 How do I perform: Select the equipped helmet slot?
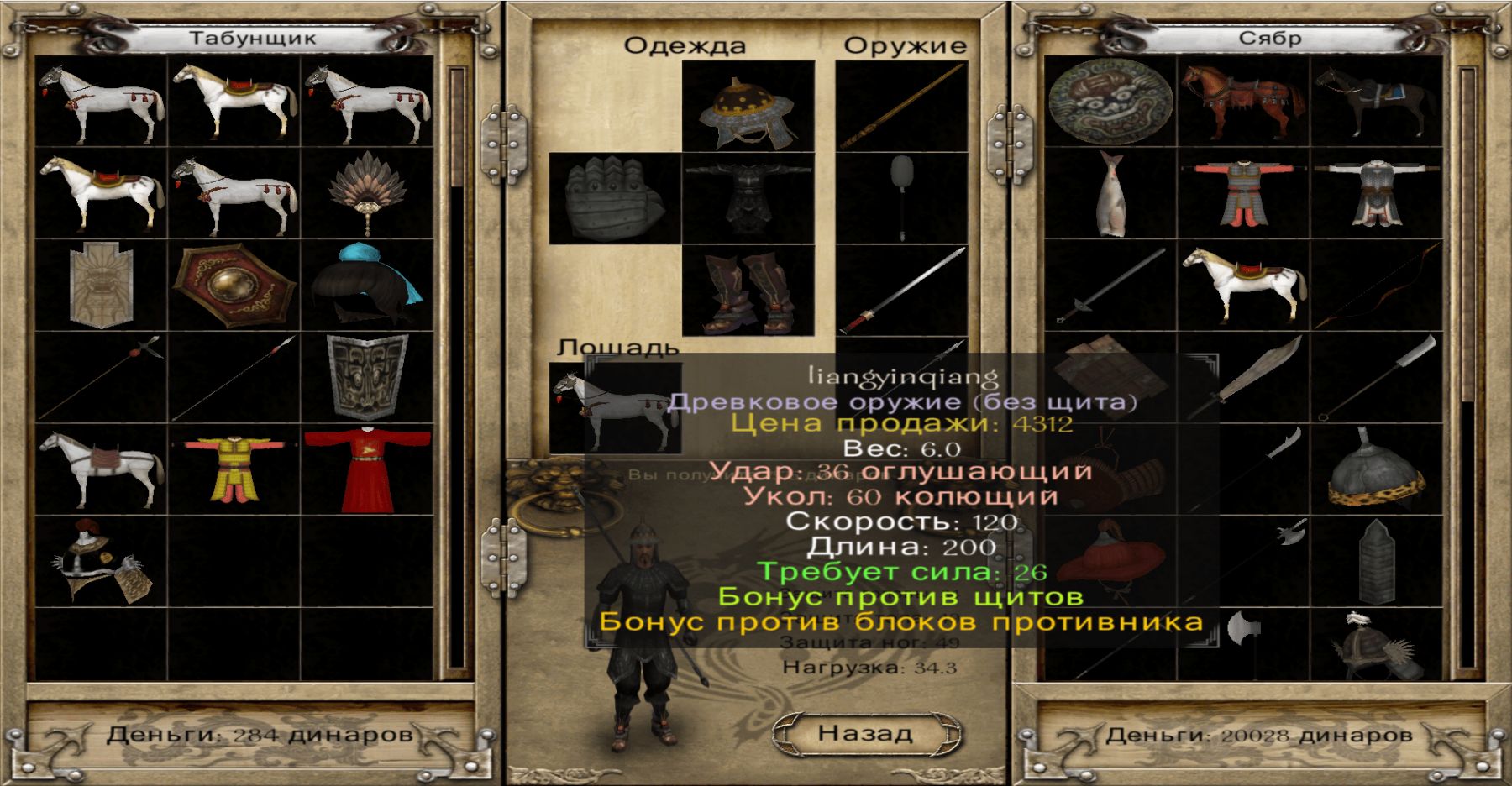point(748,107)
